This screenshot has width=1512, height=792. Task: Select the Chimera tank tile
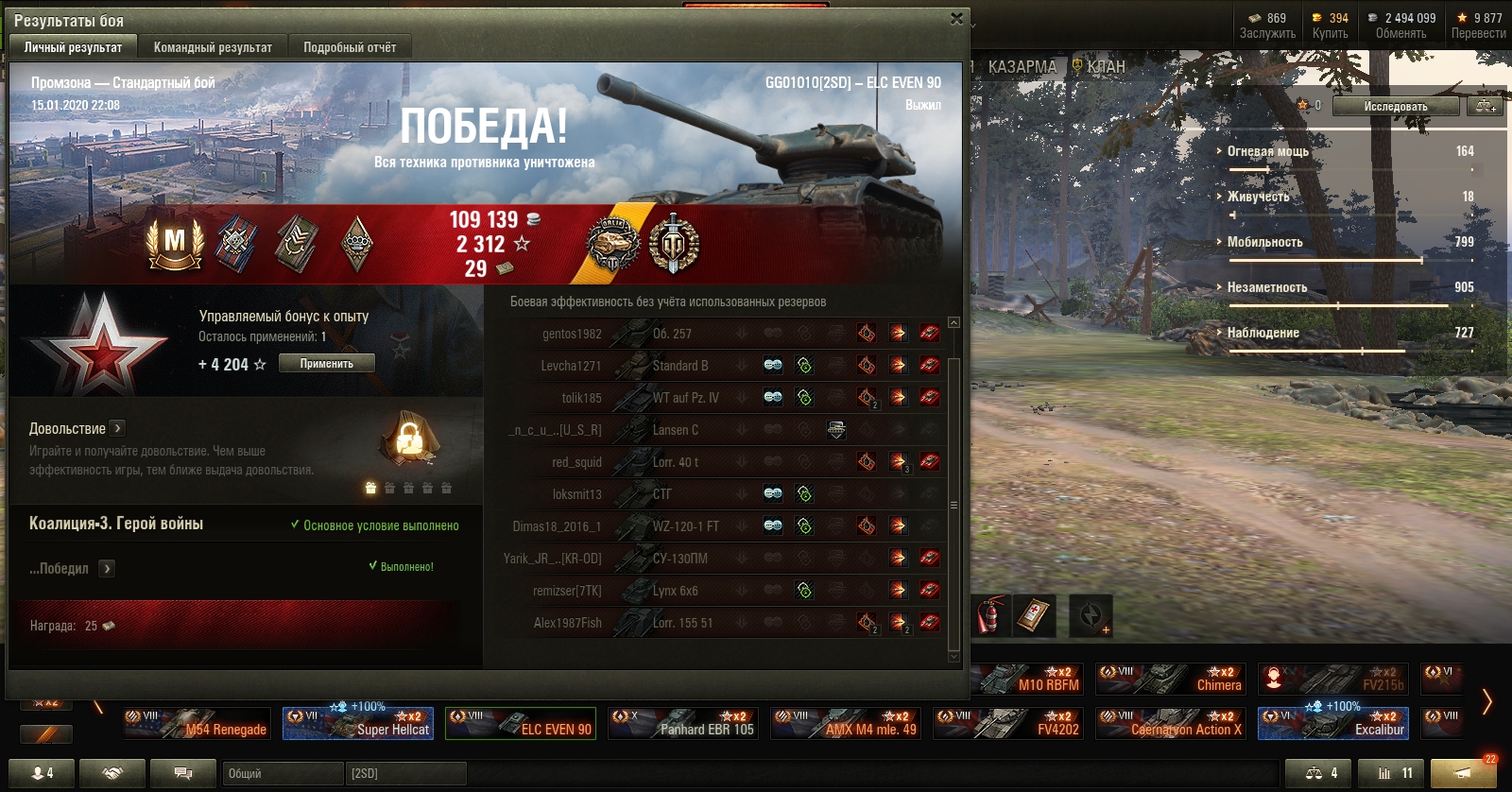point(1171,679)
